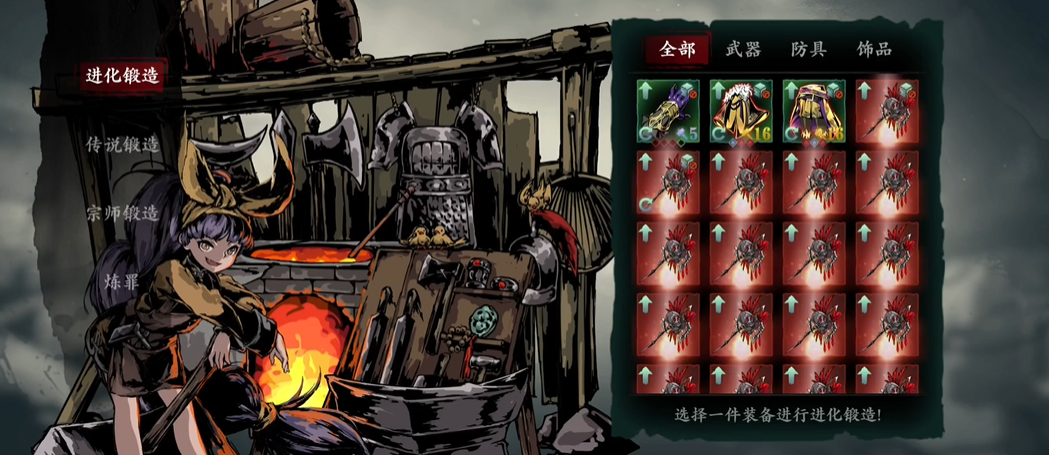
Task: Switch to the 防具 armor tab
Action: tap(808, 49)
